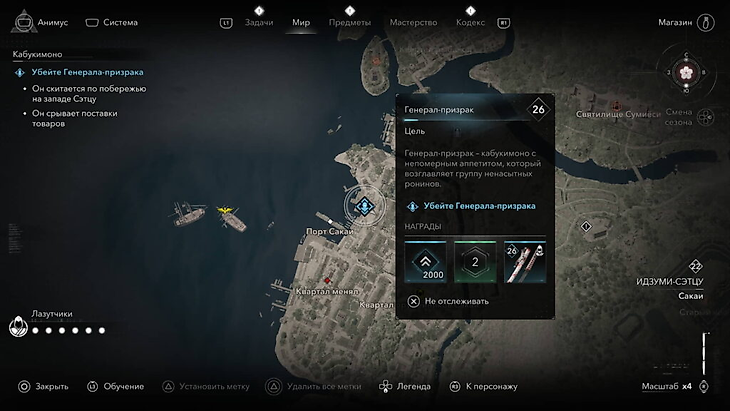This screenshot has width=730, height=411.
Task: Select the Святилище Сумиёси map marker
Action: [x=616, y=104]
